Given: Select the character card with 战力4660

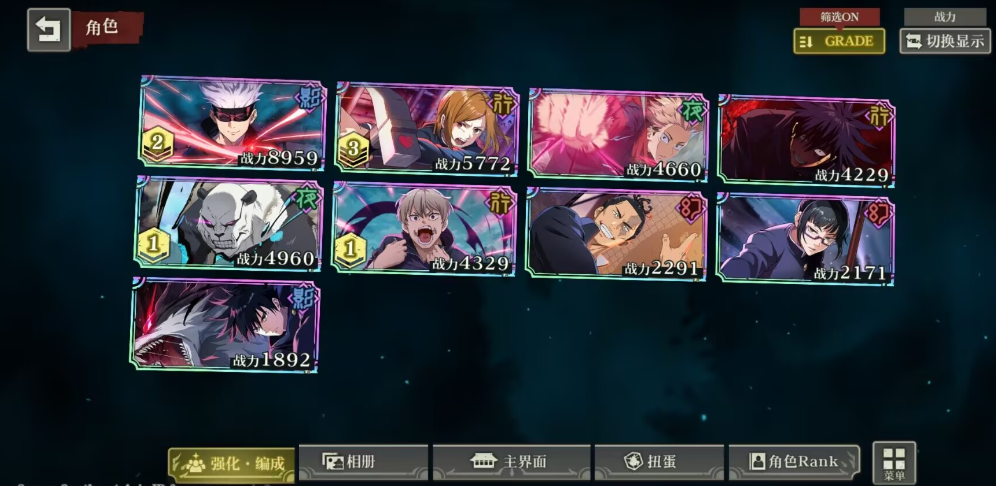Looking at the screenshot, I should tap(617, 135).
